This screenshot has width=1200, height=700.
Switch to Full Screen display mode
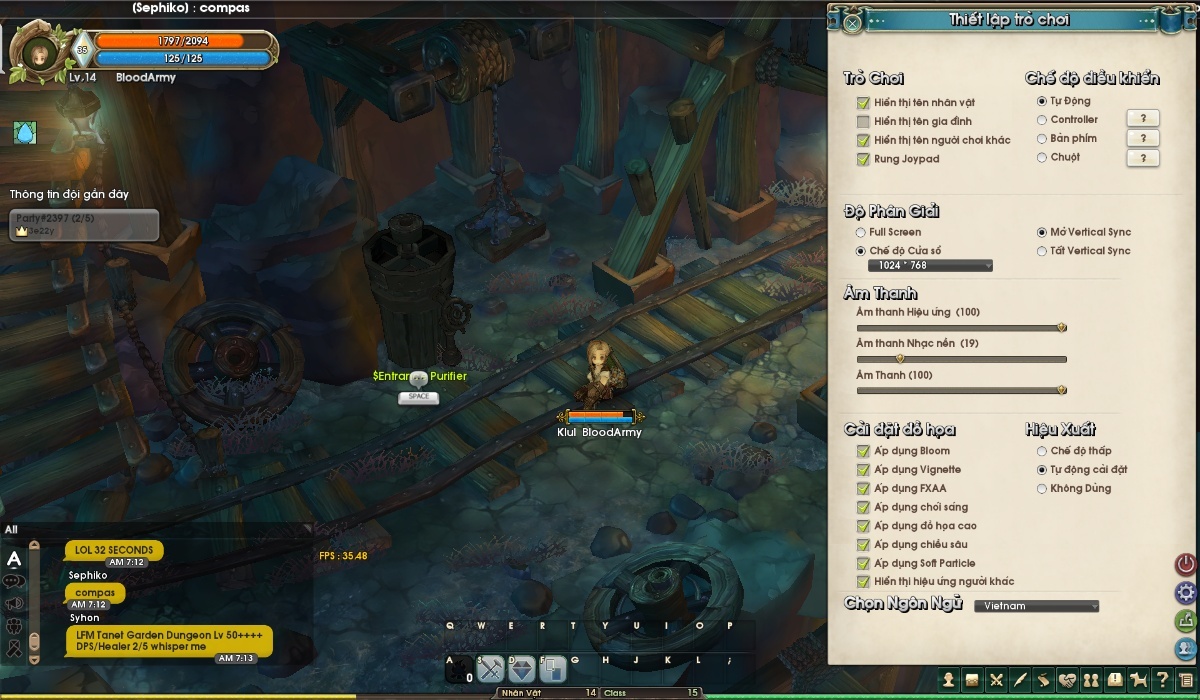pos(861,232)
